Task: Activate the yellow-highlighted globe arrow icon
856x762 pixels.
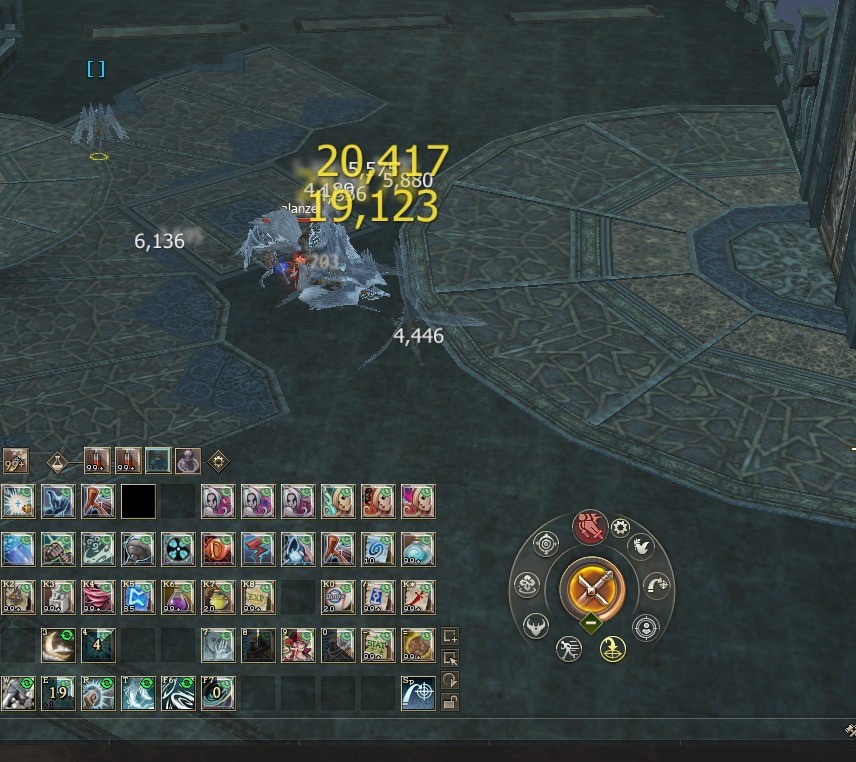Action: 612,649
